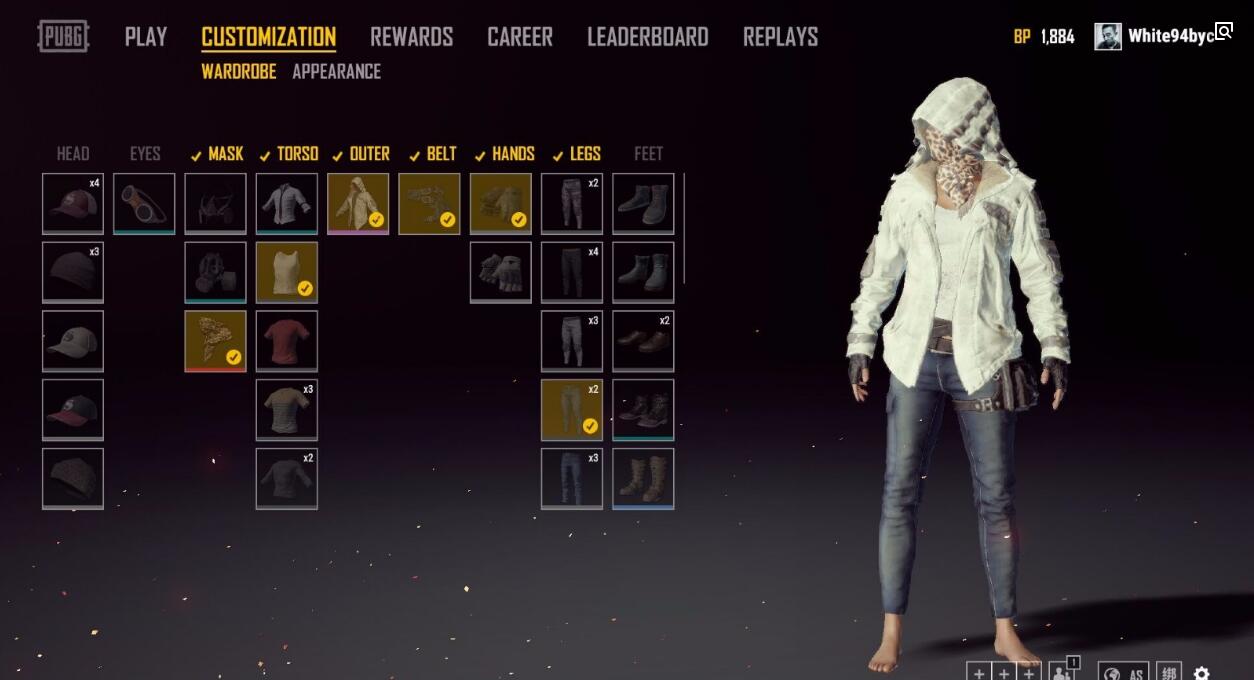Click the PUBG logo
The height and width of the screenshot is (680, 1254).
63,37
